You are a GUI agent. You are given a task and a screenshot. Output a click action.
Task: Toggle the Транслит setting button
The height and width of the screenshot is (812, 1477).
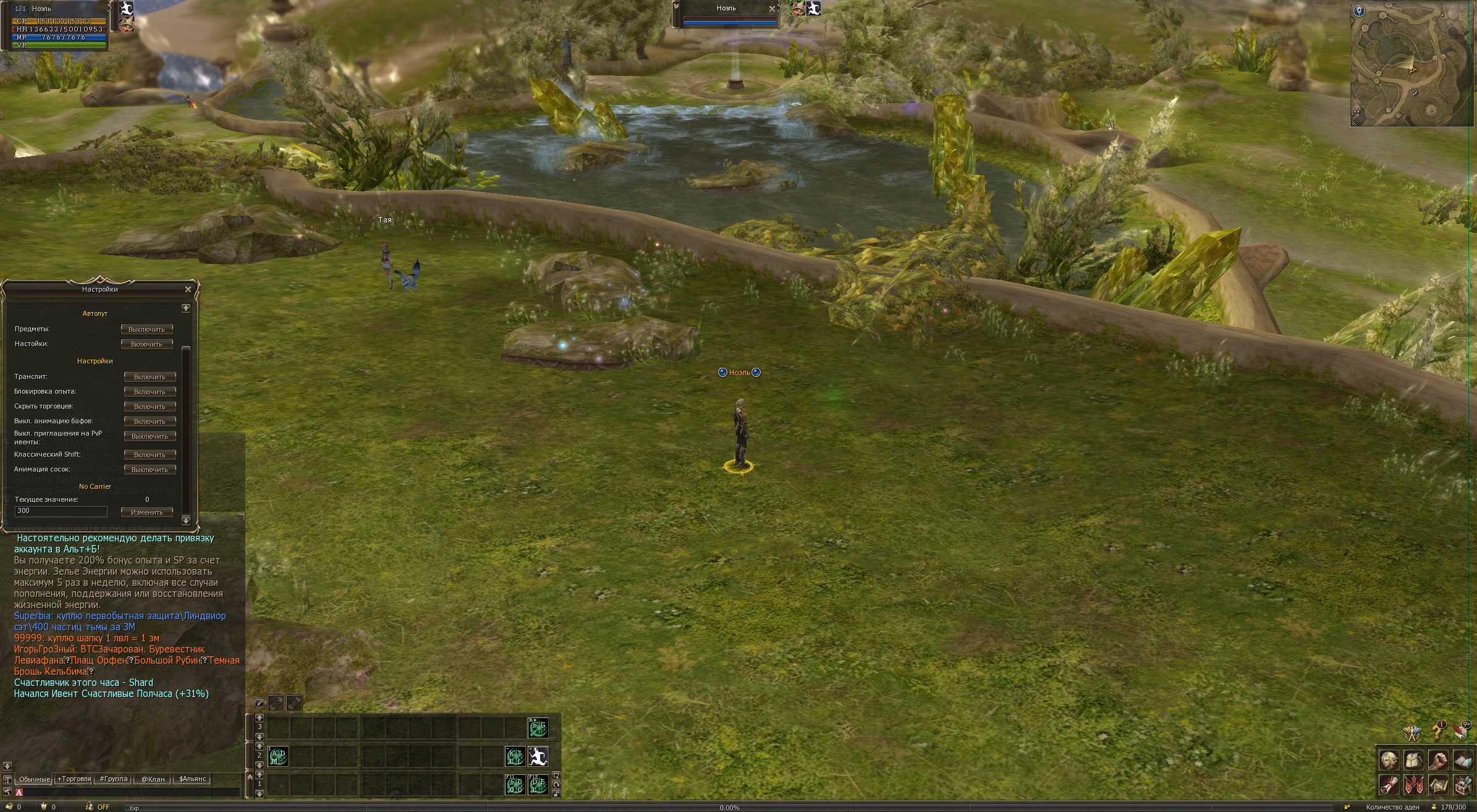point(150,377)
